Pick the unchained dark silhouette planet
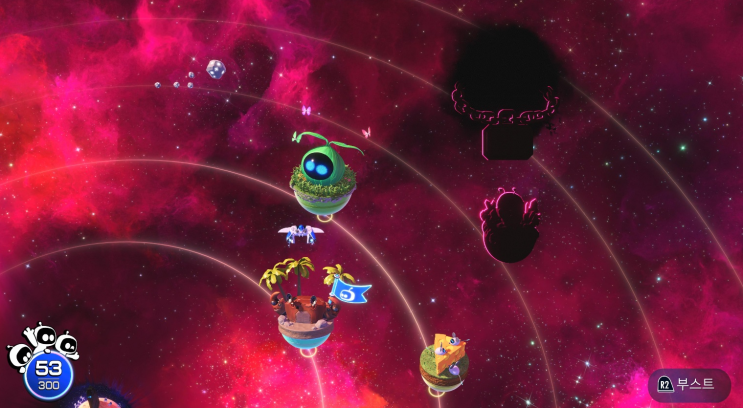Image resolution: width=743 pixels, height=408 pixels. tap(510, 225)
